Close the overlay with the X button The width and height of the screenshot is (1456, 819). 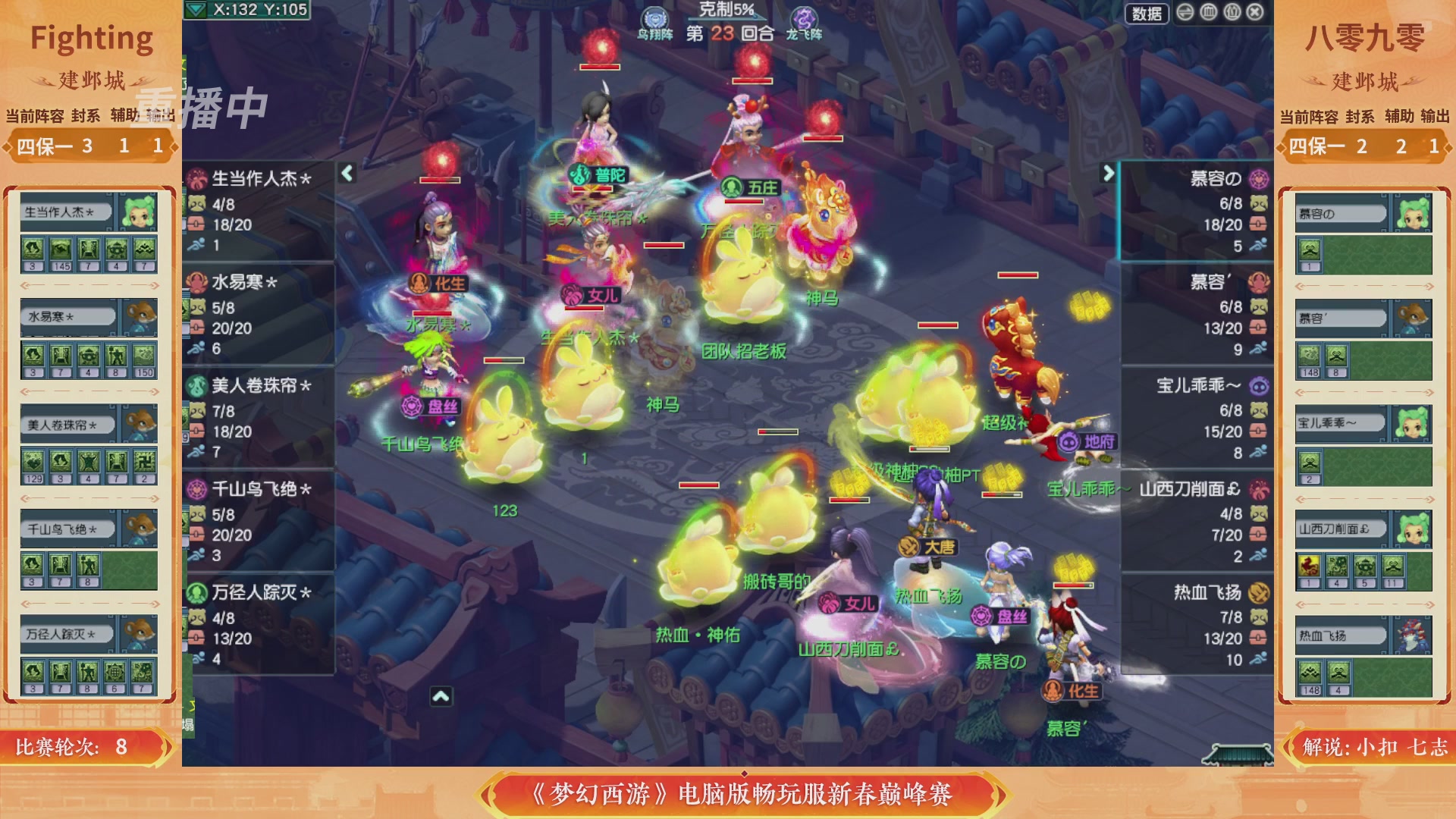pos(1254,13)
